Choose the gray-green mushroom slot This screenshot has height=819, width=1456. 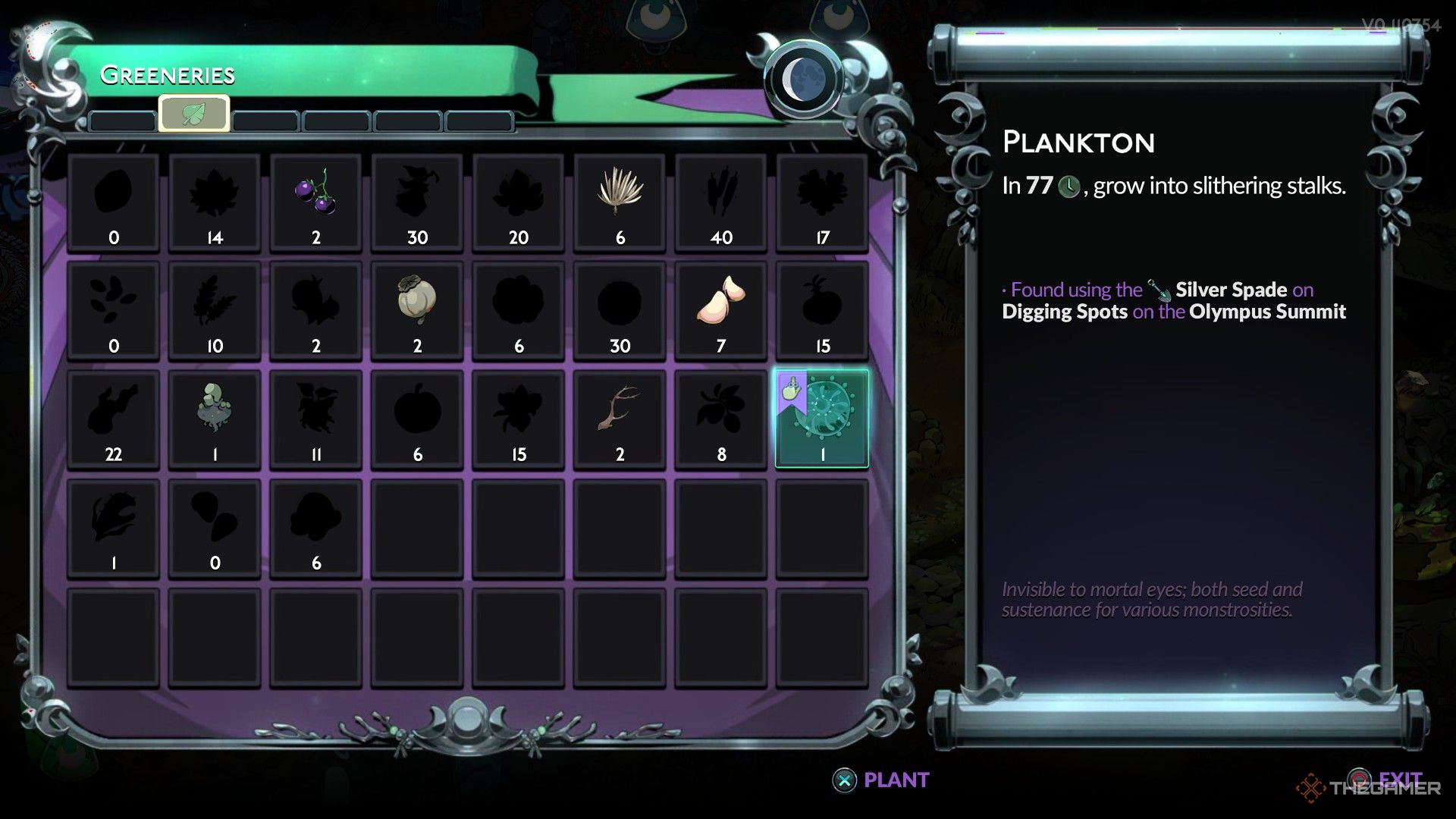pyautogui.click(x=215, y=419)
